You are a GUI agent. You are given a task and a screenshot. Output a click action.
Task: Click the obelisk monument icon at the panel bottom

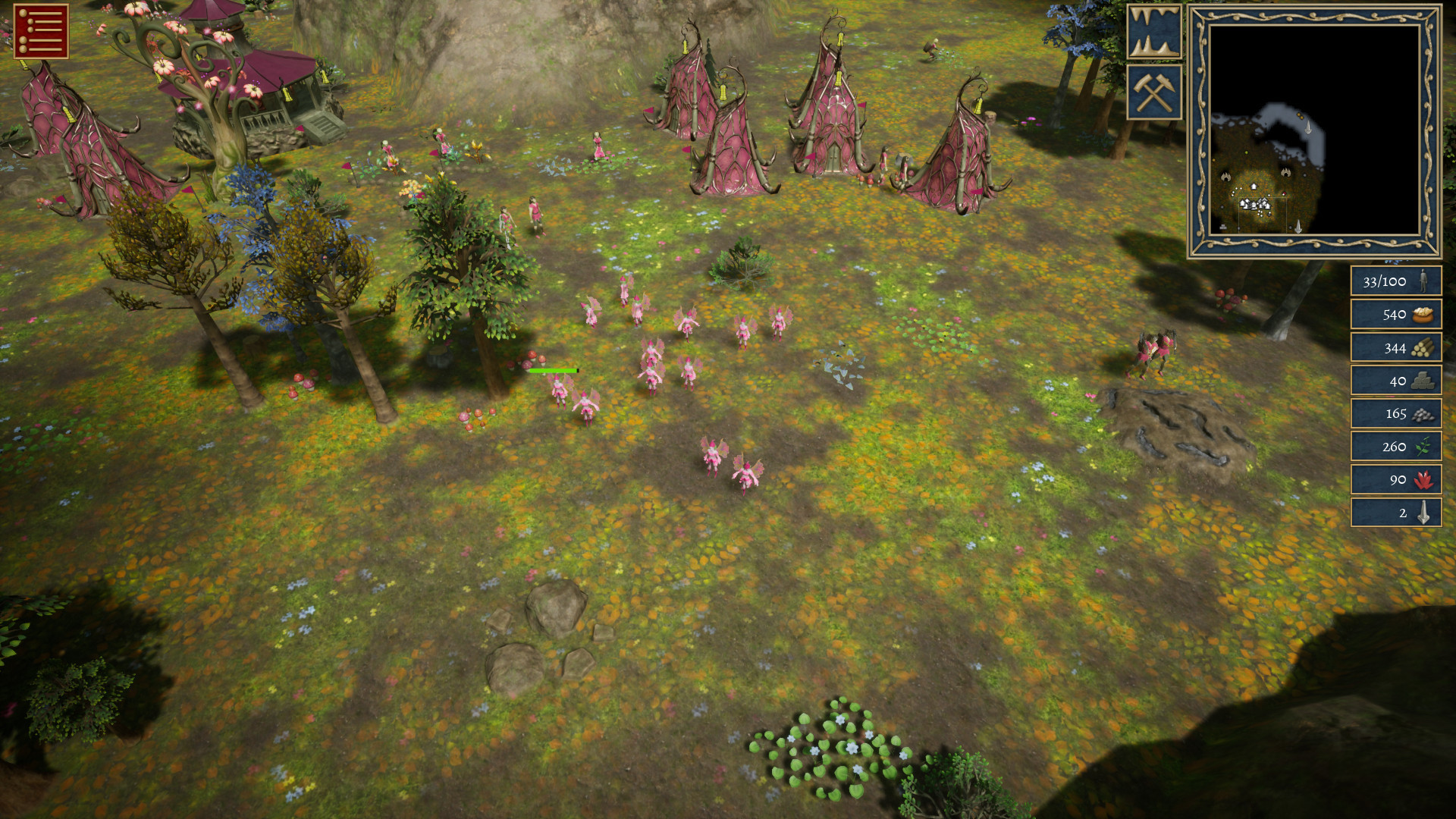point(1423,513)
